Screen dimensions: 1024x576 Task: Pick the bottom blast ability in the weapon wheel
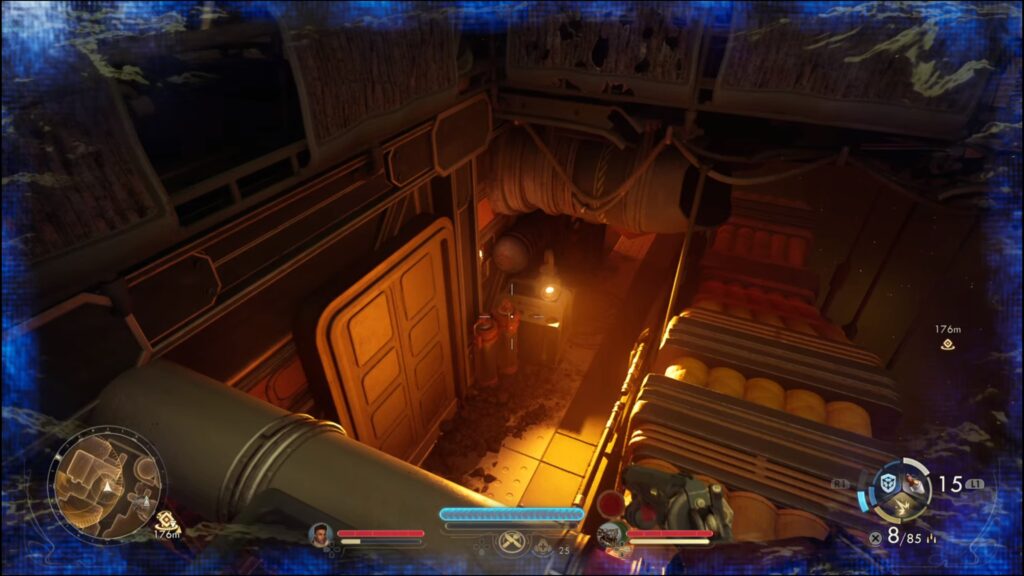(900, 507)
